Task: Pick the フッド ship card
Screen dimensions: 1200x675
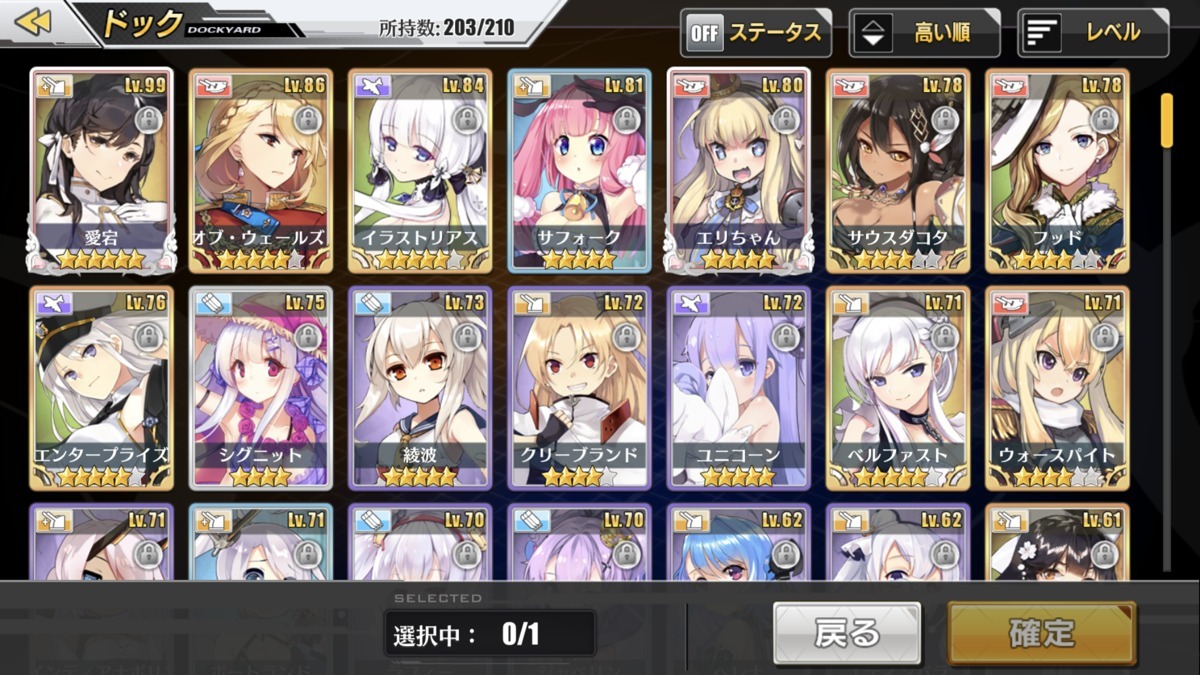Action: point(1057,170)
